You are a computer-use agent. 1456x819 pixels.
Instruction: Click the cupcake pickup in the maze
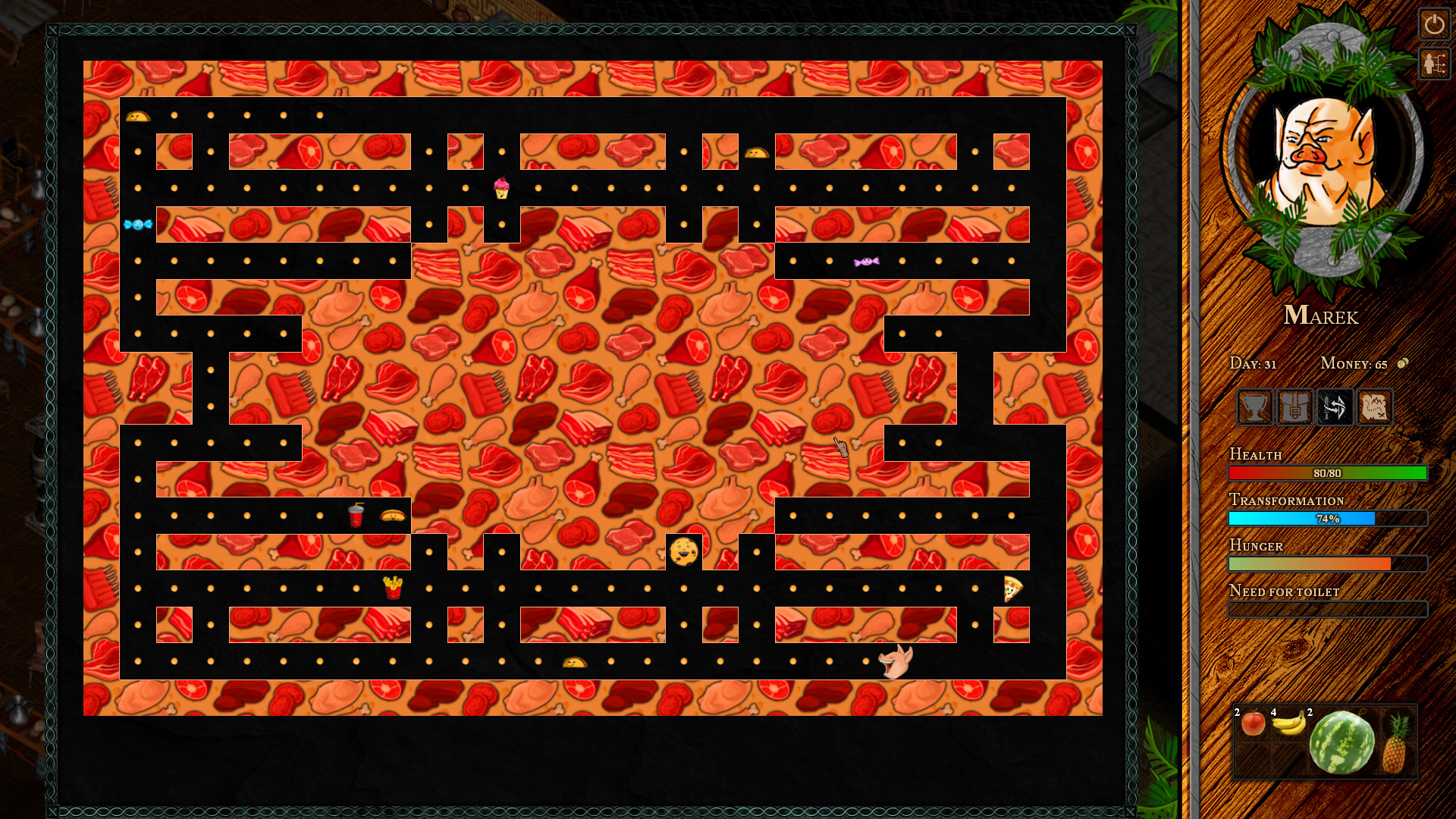pyautogui.click(x=500, y=189)
